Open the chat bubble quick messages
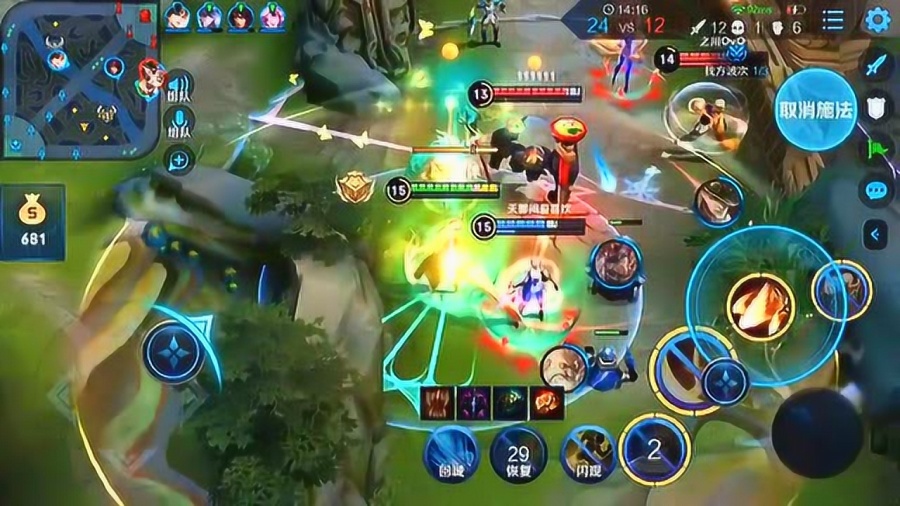 tap(876, 191)
